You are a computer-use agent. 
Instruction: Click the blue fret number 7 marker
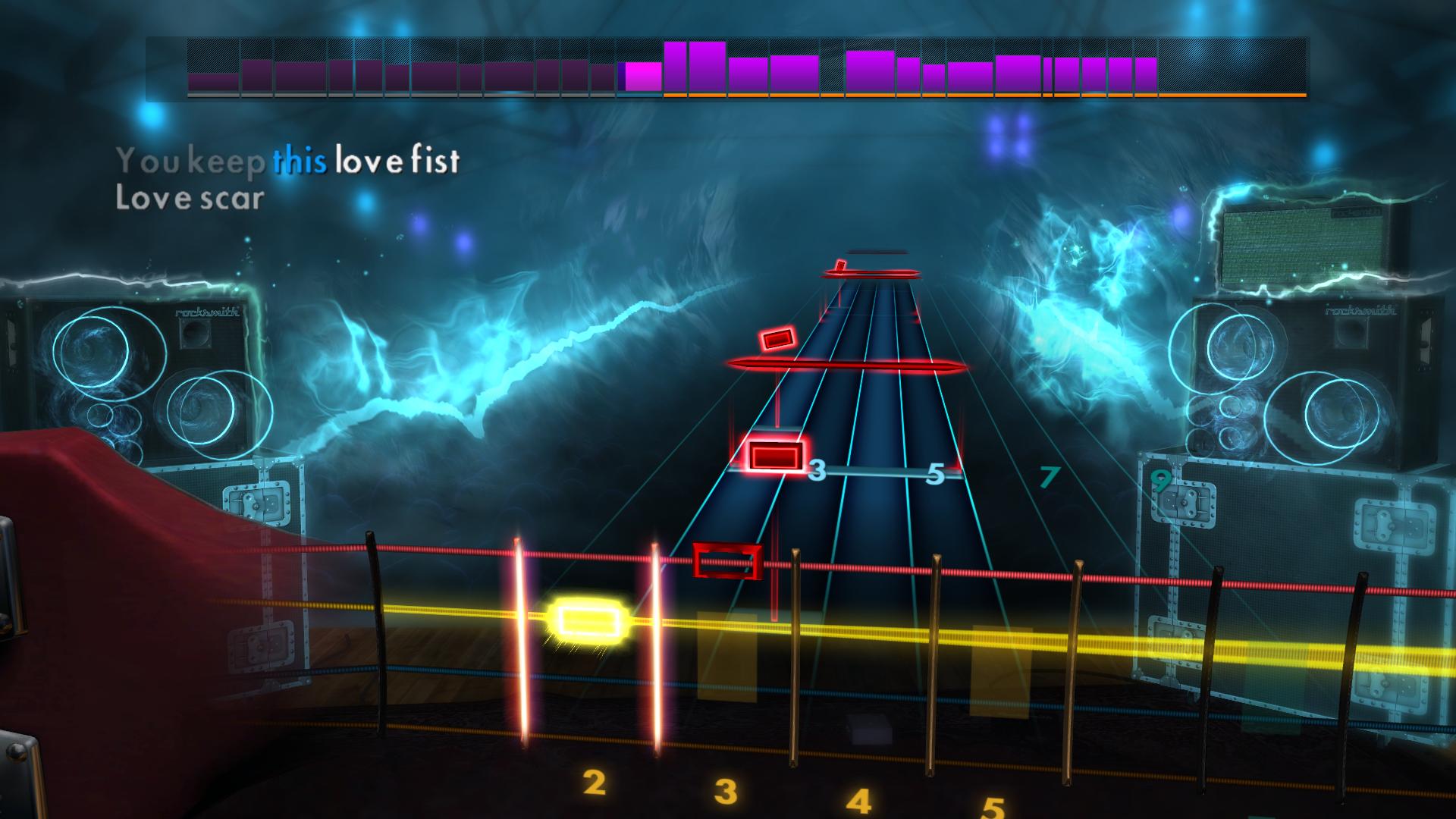point(1049,478)
